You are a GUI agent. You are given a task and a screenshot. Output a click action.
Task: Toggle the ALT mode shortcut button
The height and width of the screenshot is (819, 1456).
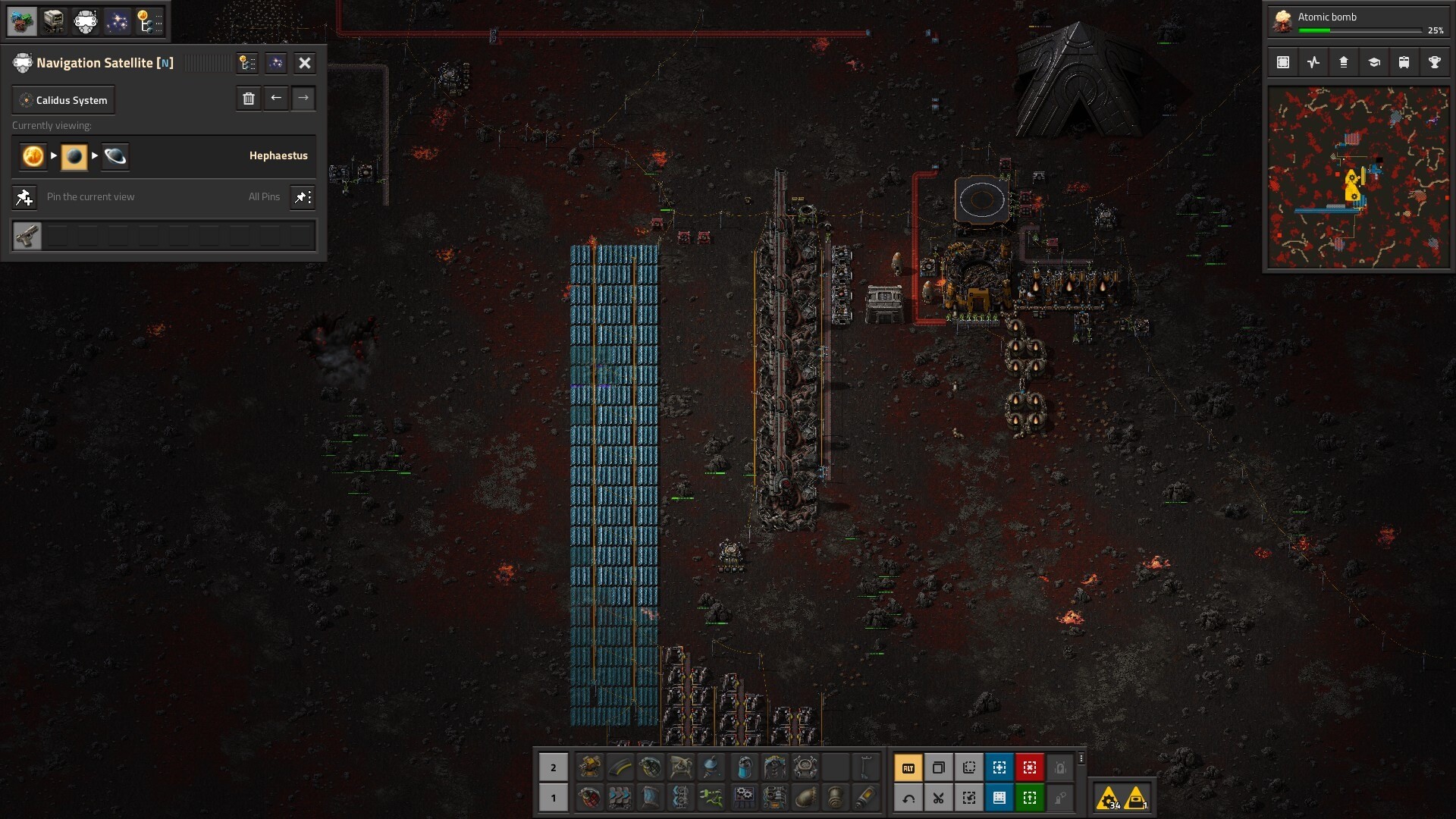coord(908,767)
